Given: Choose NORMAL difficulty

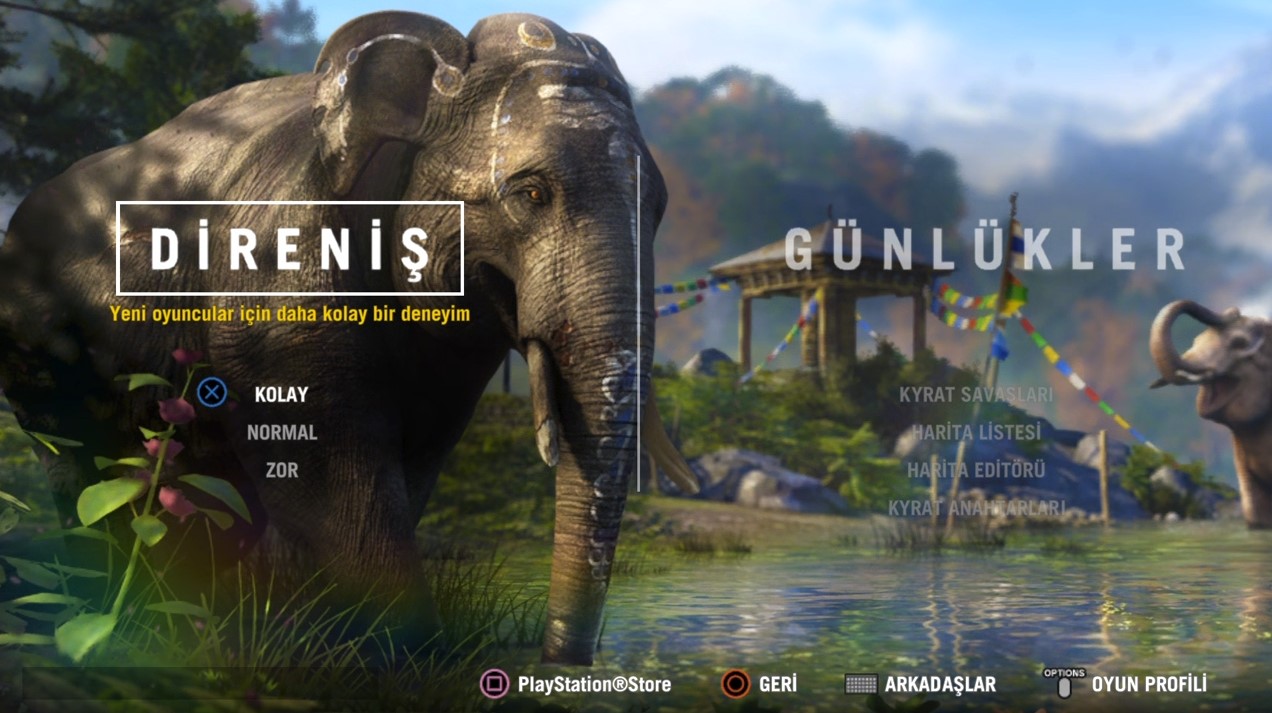Looking at the screenshot, I should [282, 433].
